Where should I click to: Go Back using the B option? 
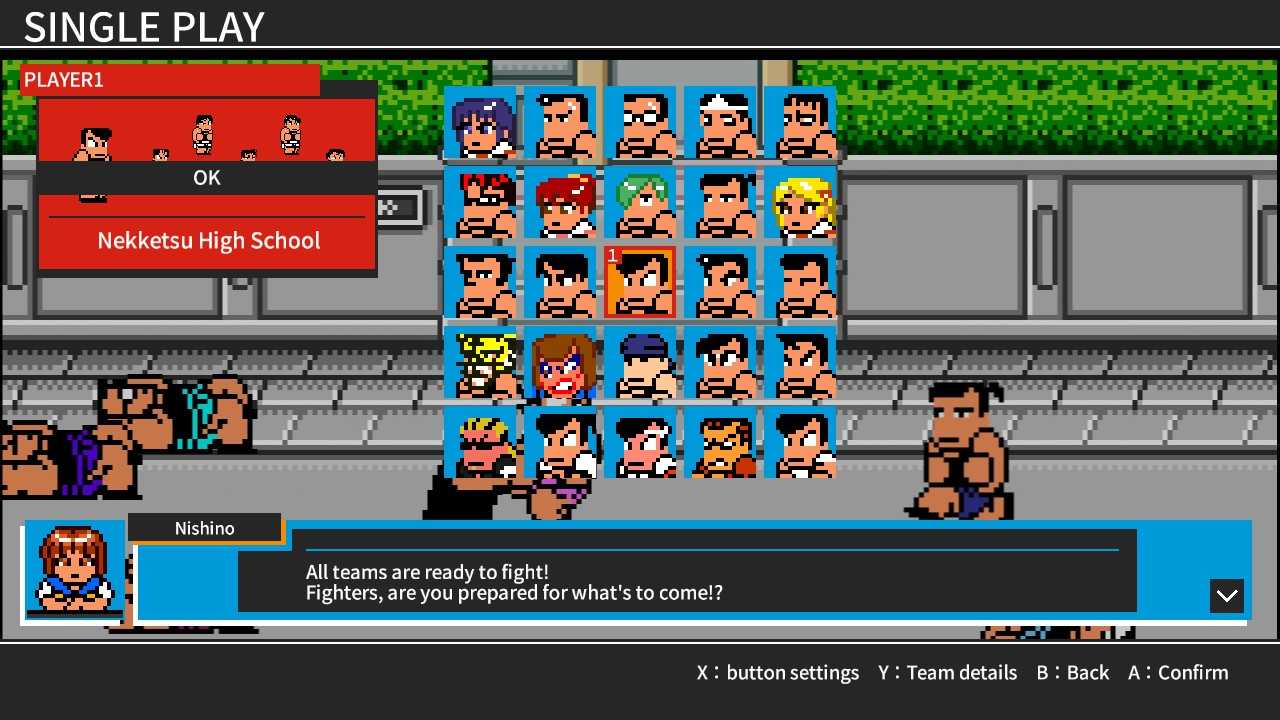(1073, 672)
